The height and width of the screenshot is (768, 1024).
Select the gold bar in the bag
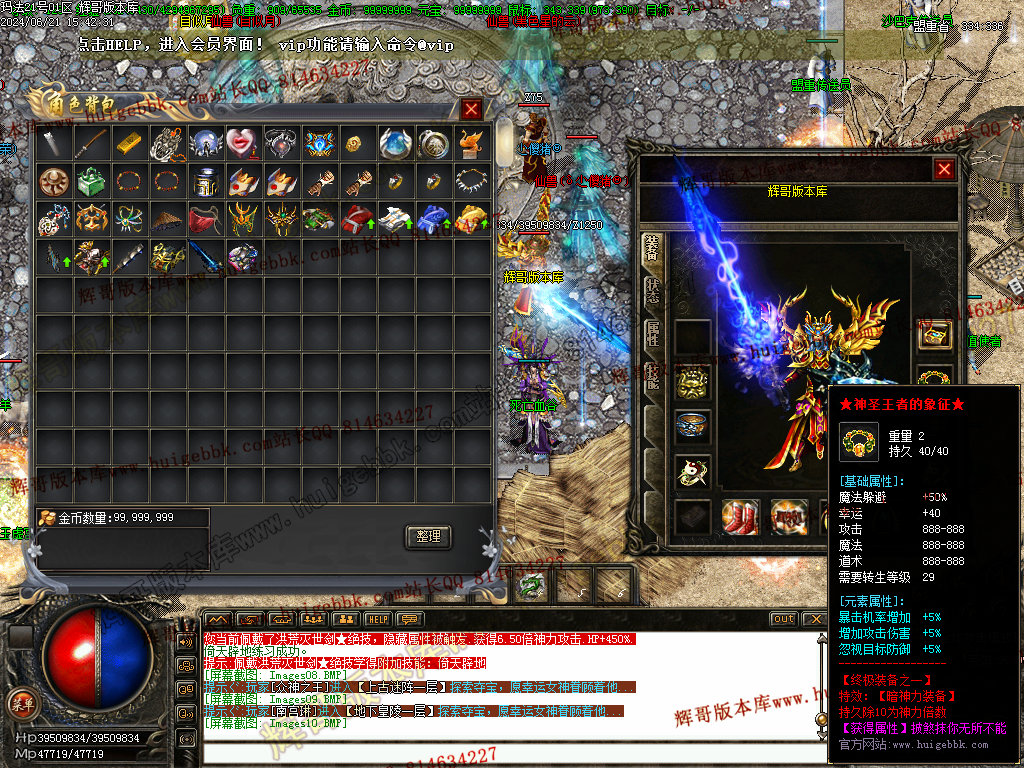coord(130,142)
